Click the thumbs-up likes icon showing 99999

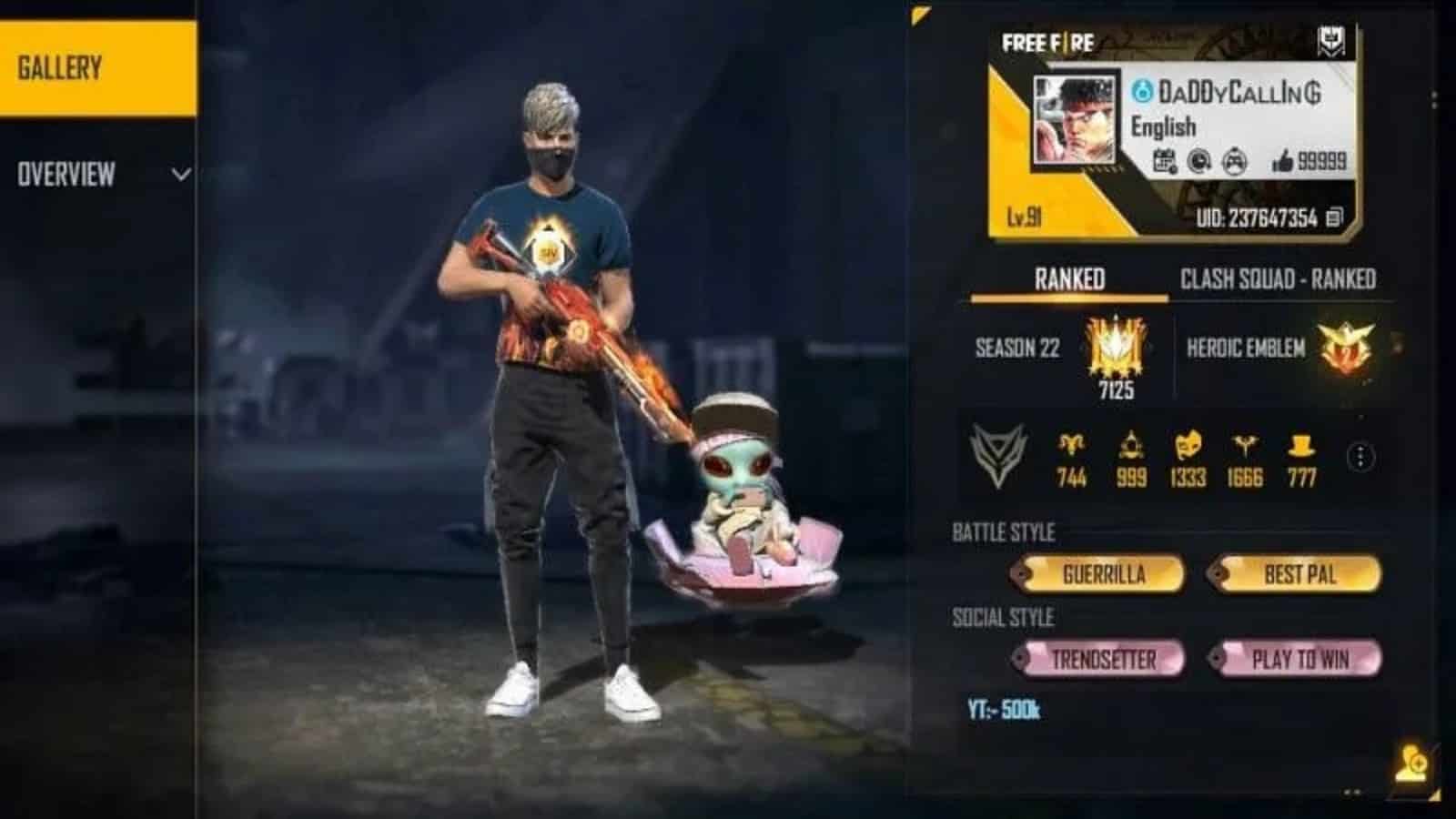[x=1285, y=161]
